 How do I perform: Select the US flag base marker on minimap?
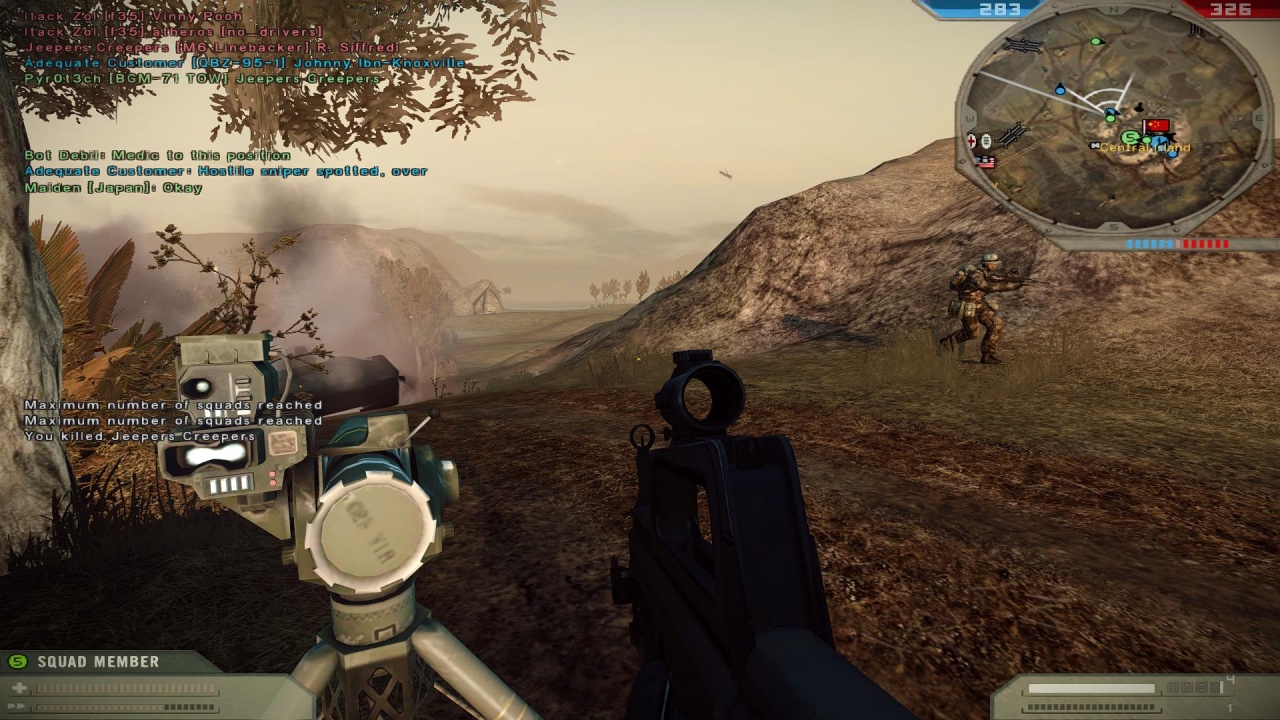986,162
